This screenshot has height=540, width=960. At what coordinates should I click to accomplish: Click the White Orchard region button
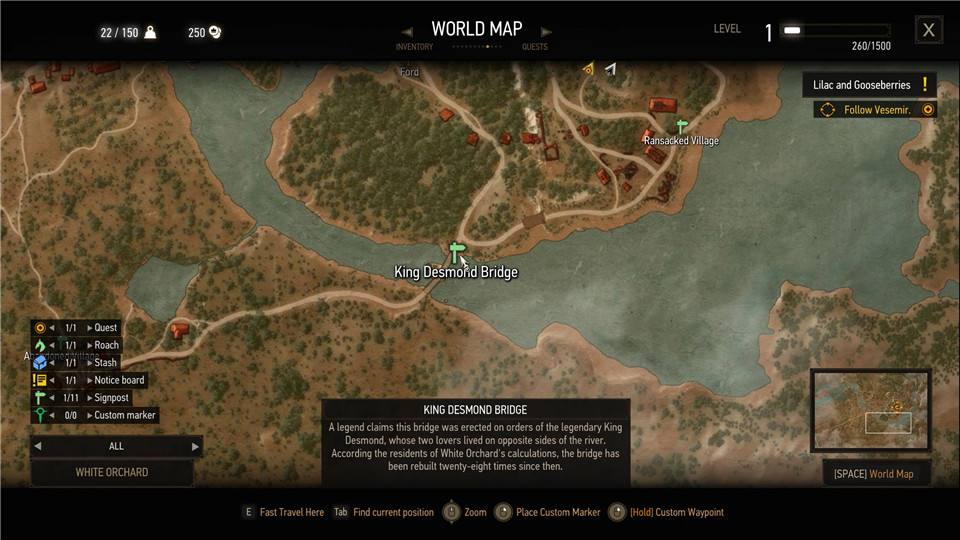(x=112, y=472)
